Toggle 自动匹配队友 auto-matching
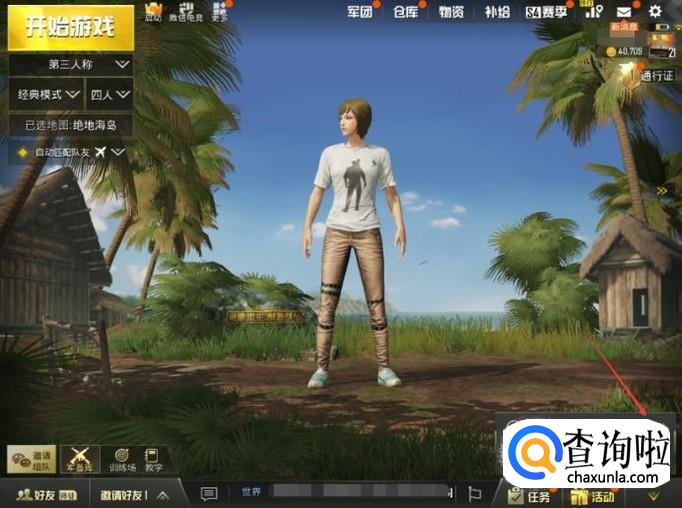 72,152
